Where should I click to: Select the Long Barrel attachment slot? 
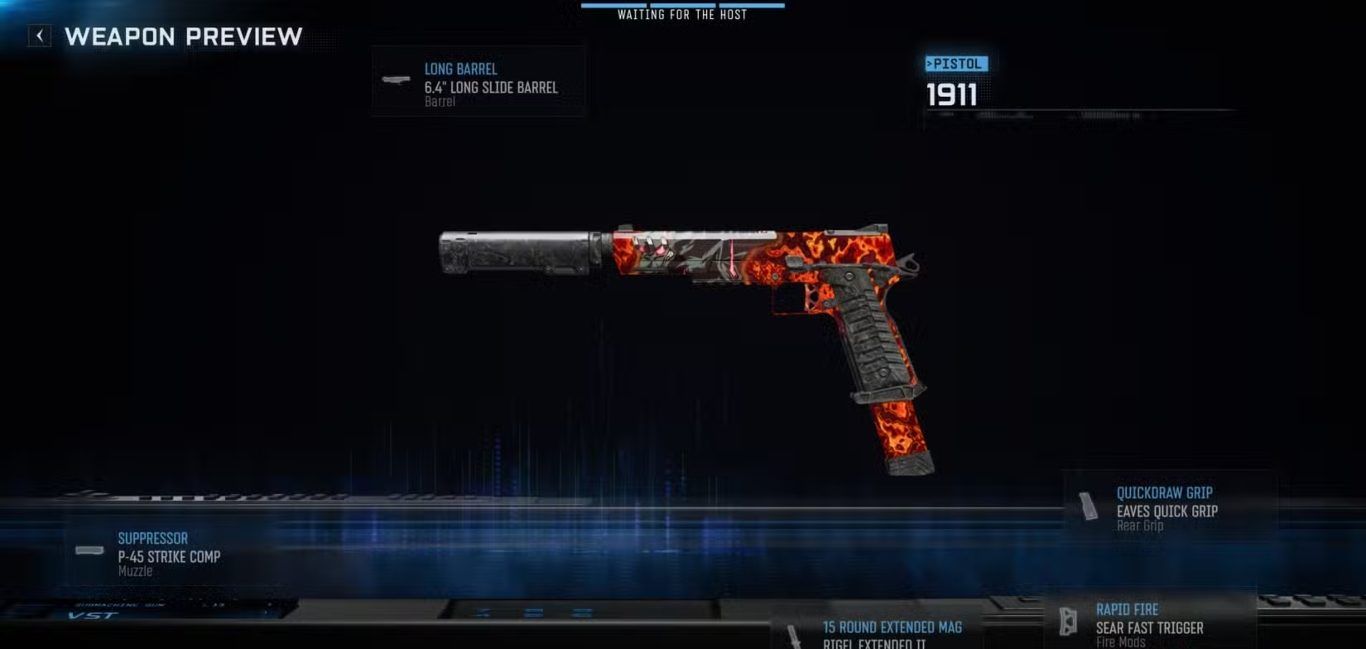tap(478, 81)
